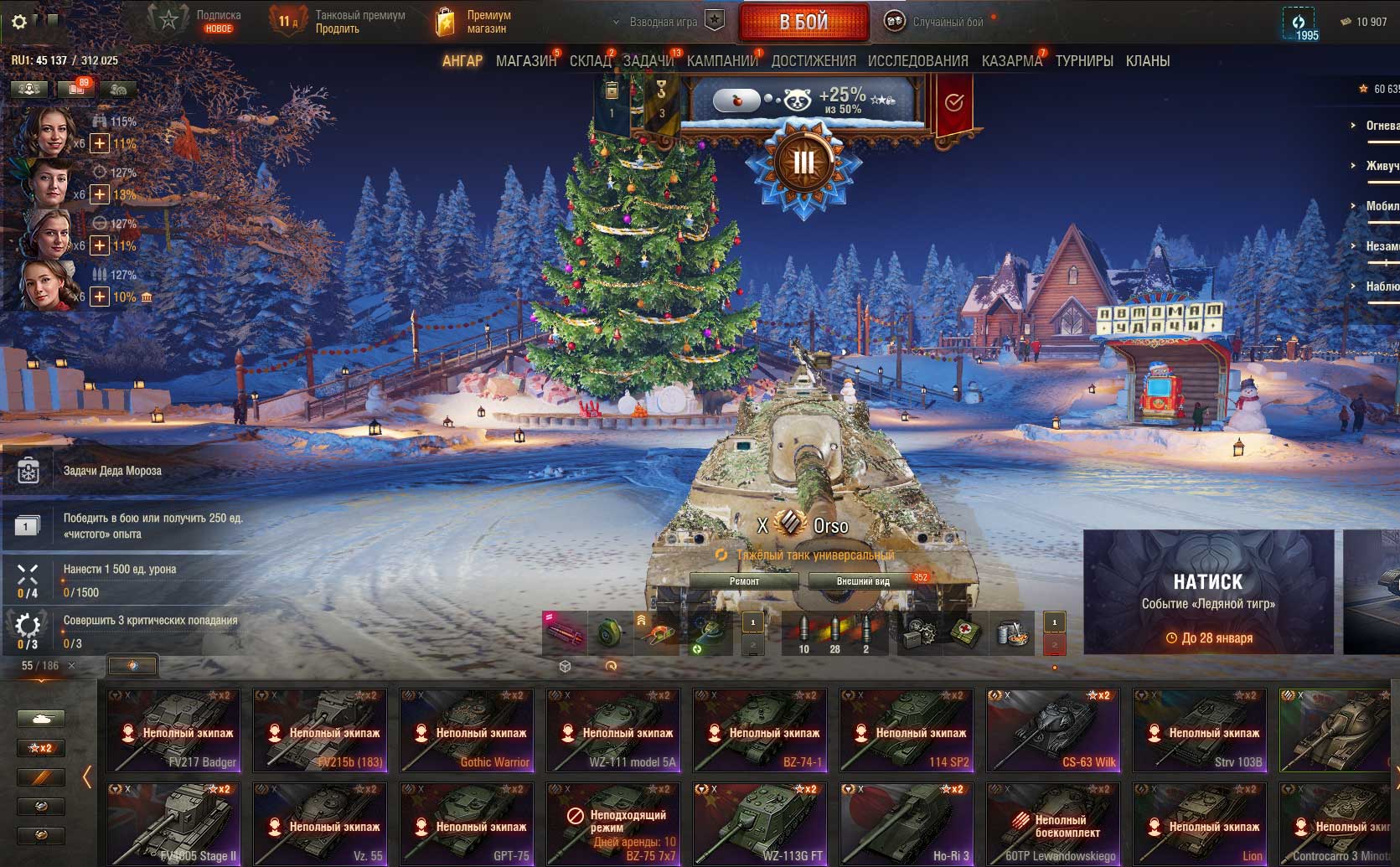Open Внешний вид customization

863,581
